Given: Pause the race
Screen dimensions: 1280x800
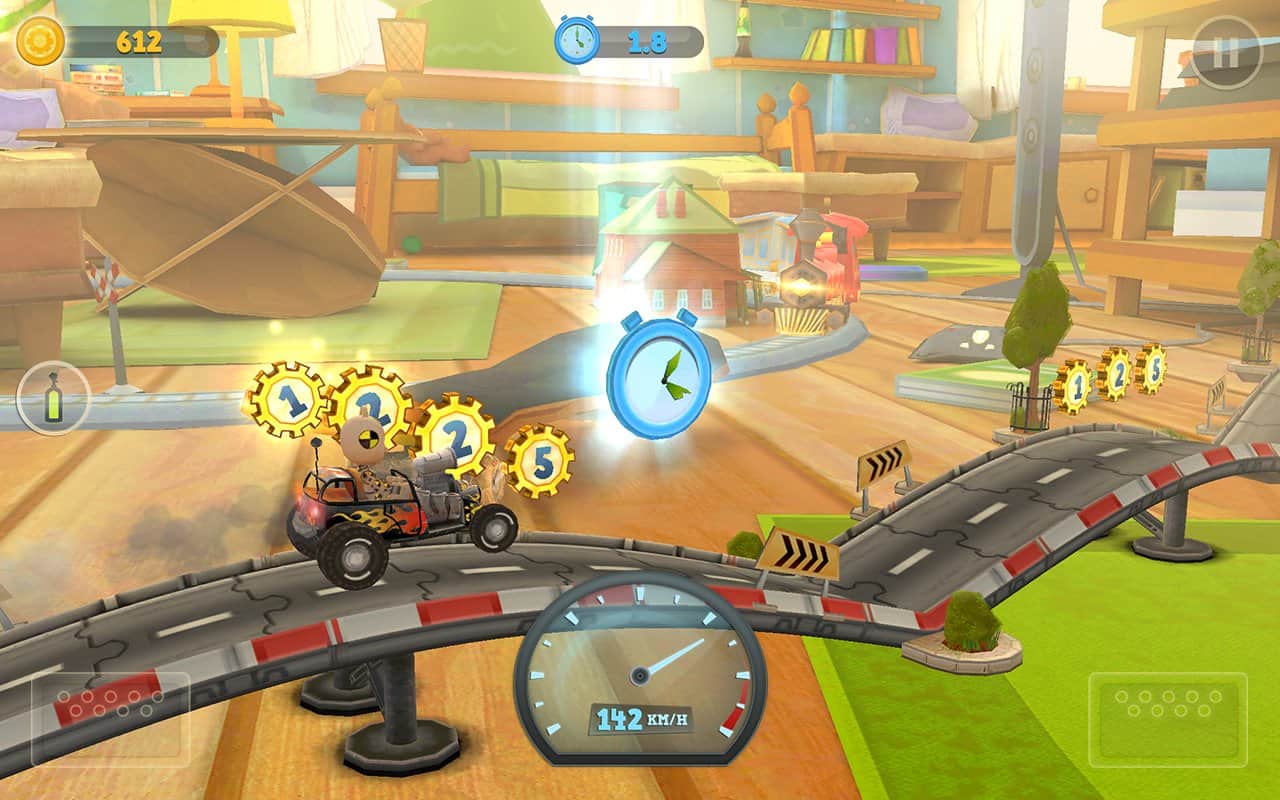Looking at the screenshot, I should [1226, 53].
